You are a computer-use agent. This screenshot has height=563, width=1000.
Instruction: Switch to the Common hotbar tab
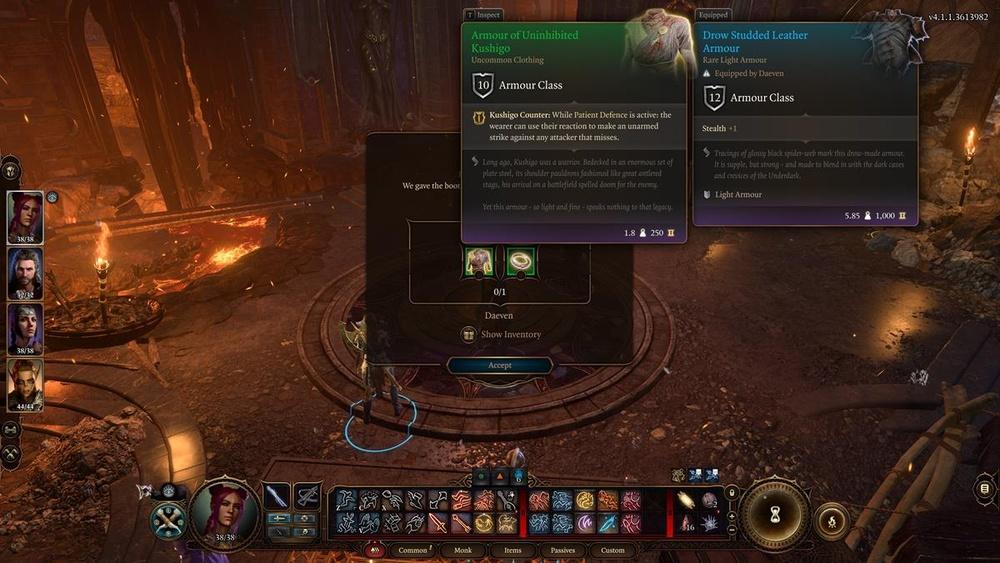click(x=412, y=550)
